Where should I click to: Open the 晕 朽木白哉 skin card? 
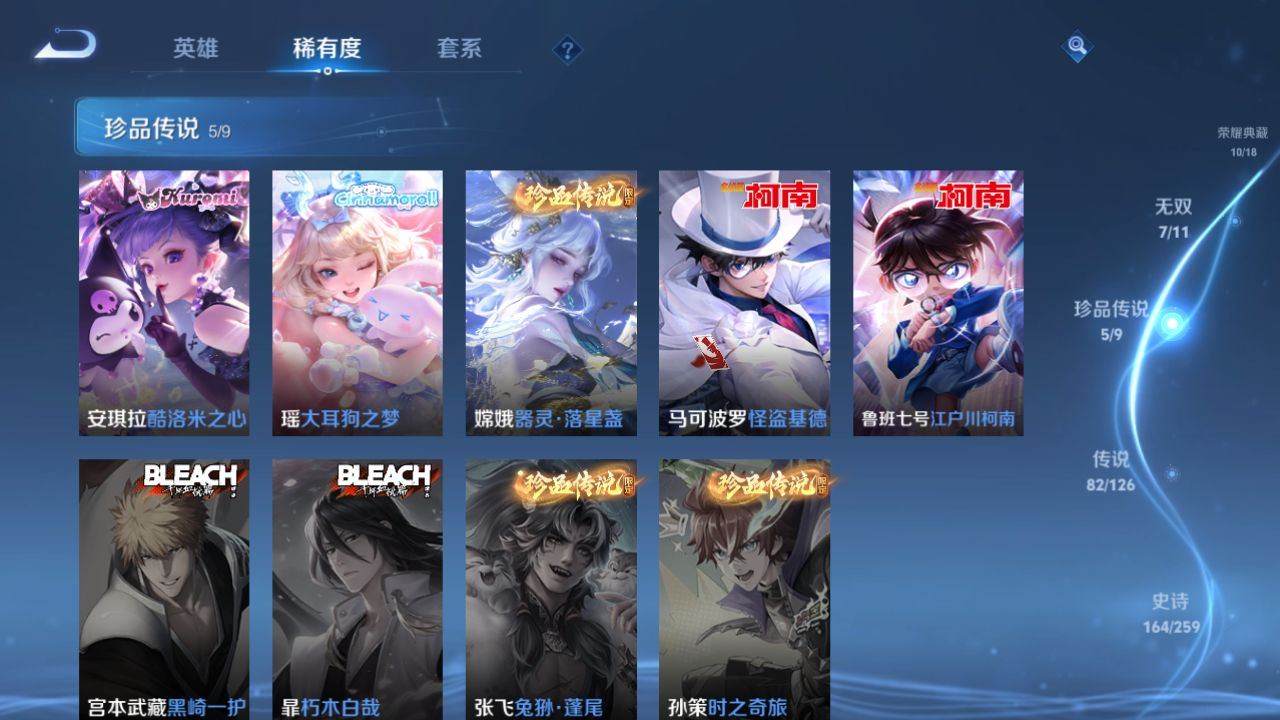[357, 588]
